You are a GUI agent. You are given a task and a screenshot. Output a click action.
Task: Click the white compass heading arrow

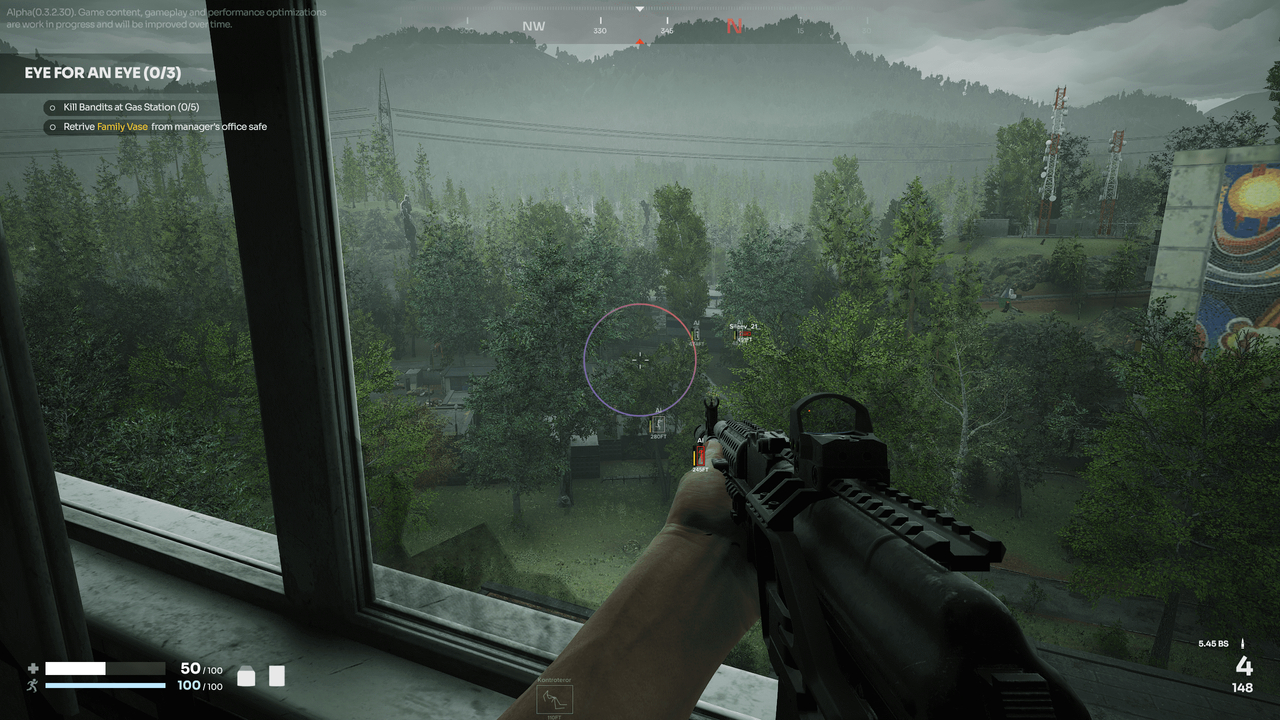(x=638, y=8)
